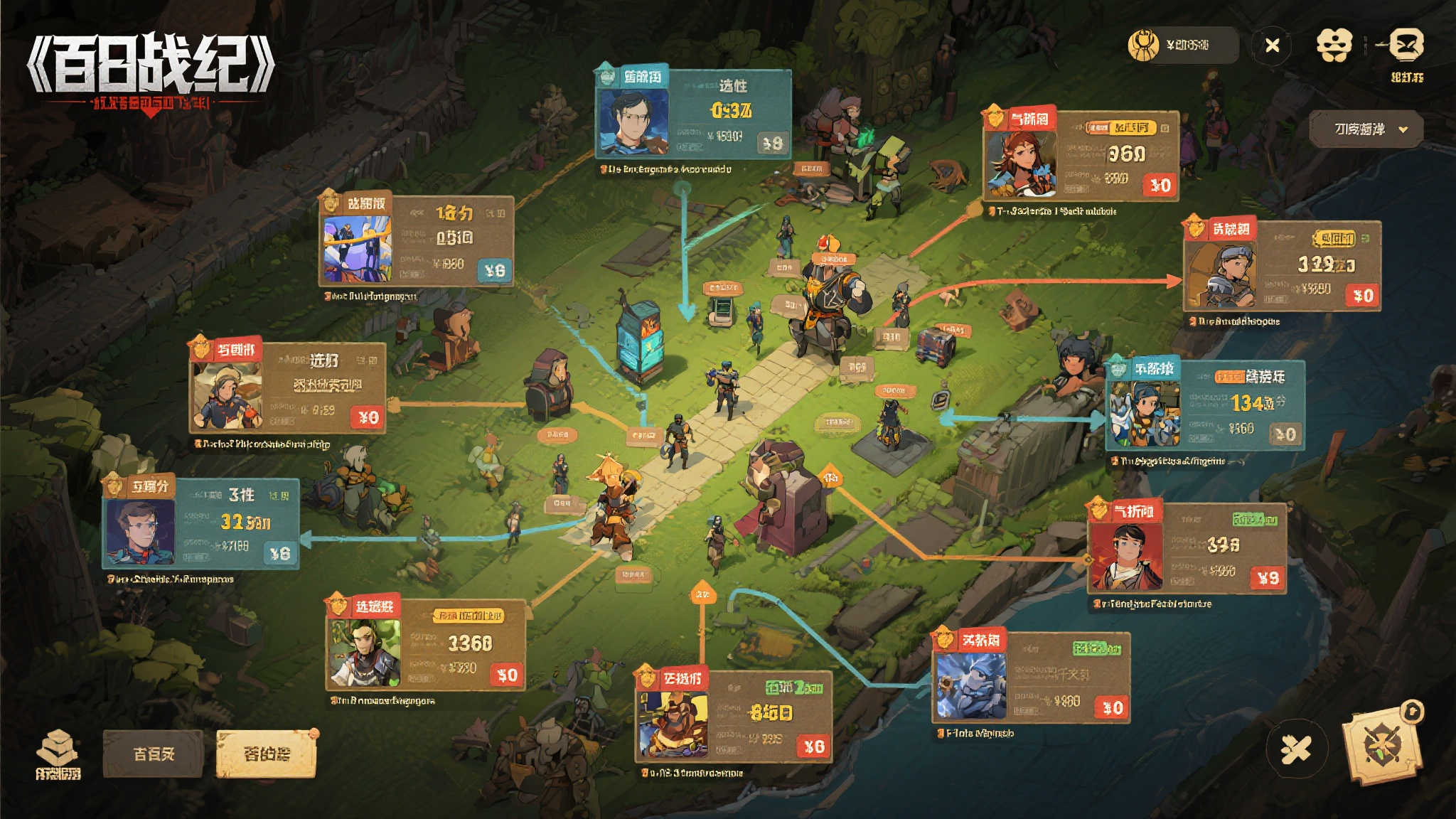1456x819 pixels.
Task: Pick the dark-haired hero card at top center
Action: (x=693, y=115)
